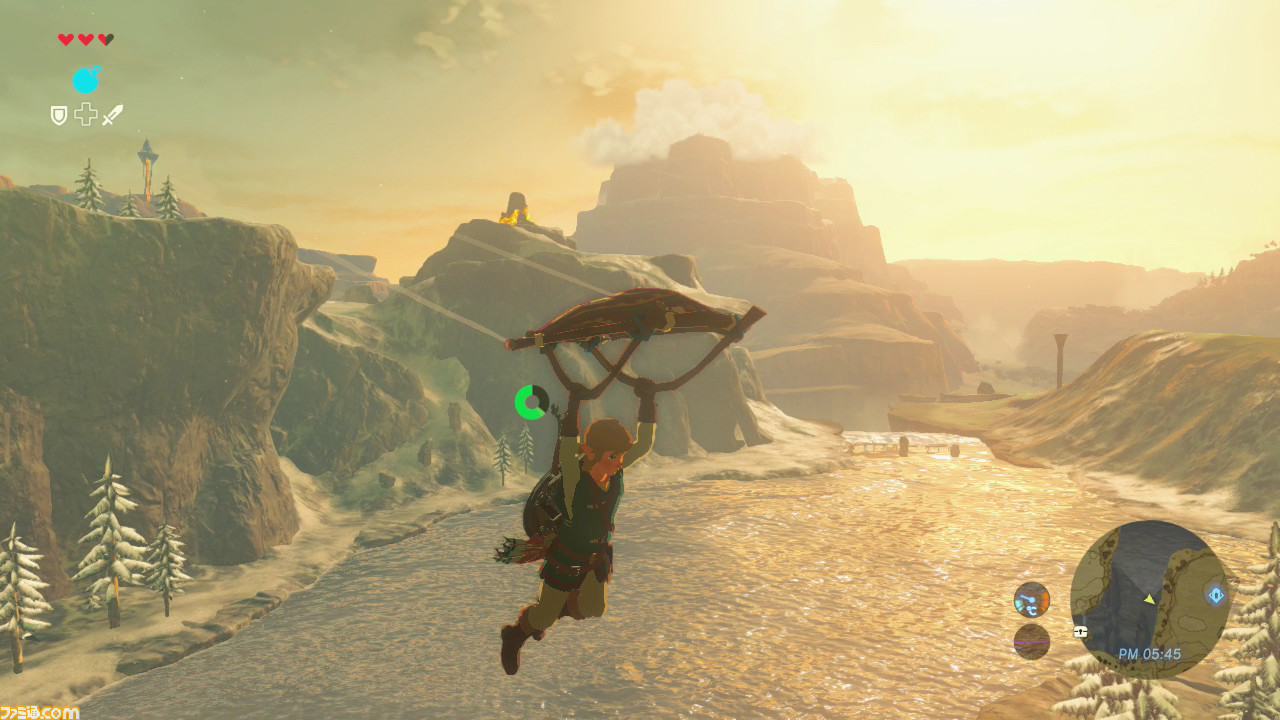
Task: Select the sword attack icon
Action: (112, 114)
